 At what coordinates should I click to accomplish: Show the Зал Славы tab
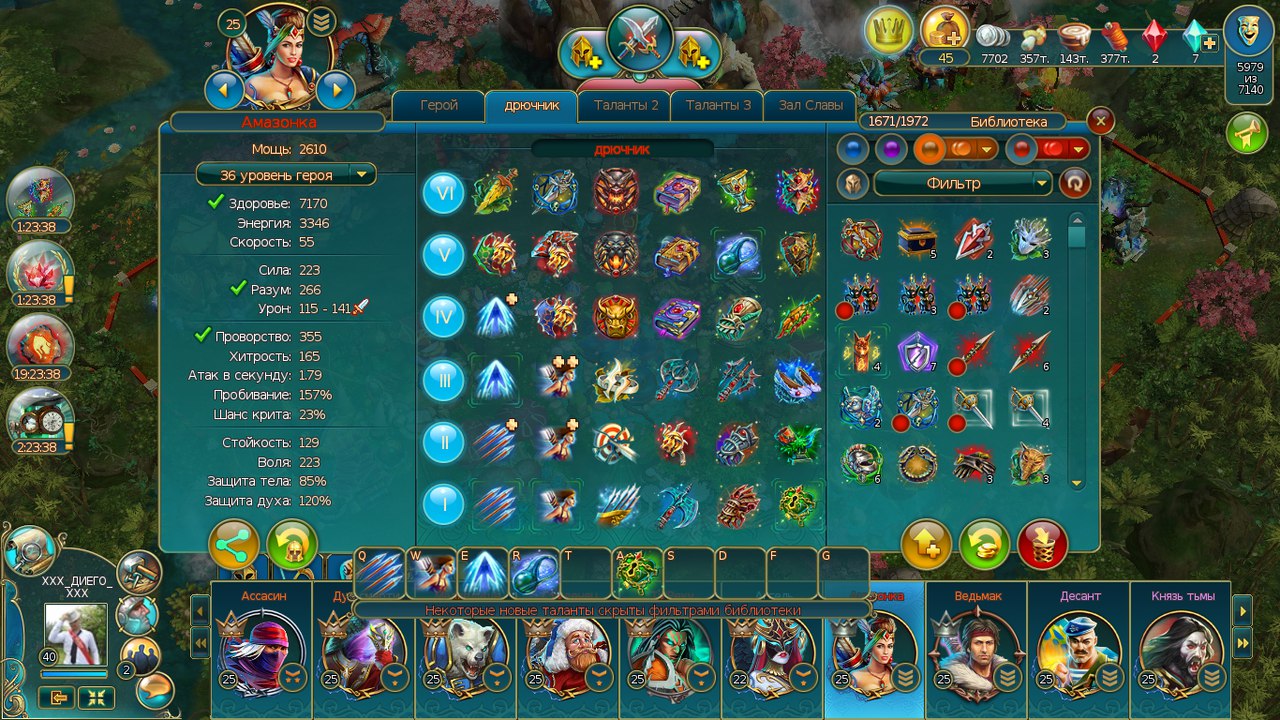(810, 106)
